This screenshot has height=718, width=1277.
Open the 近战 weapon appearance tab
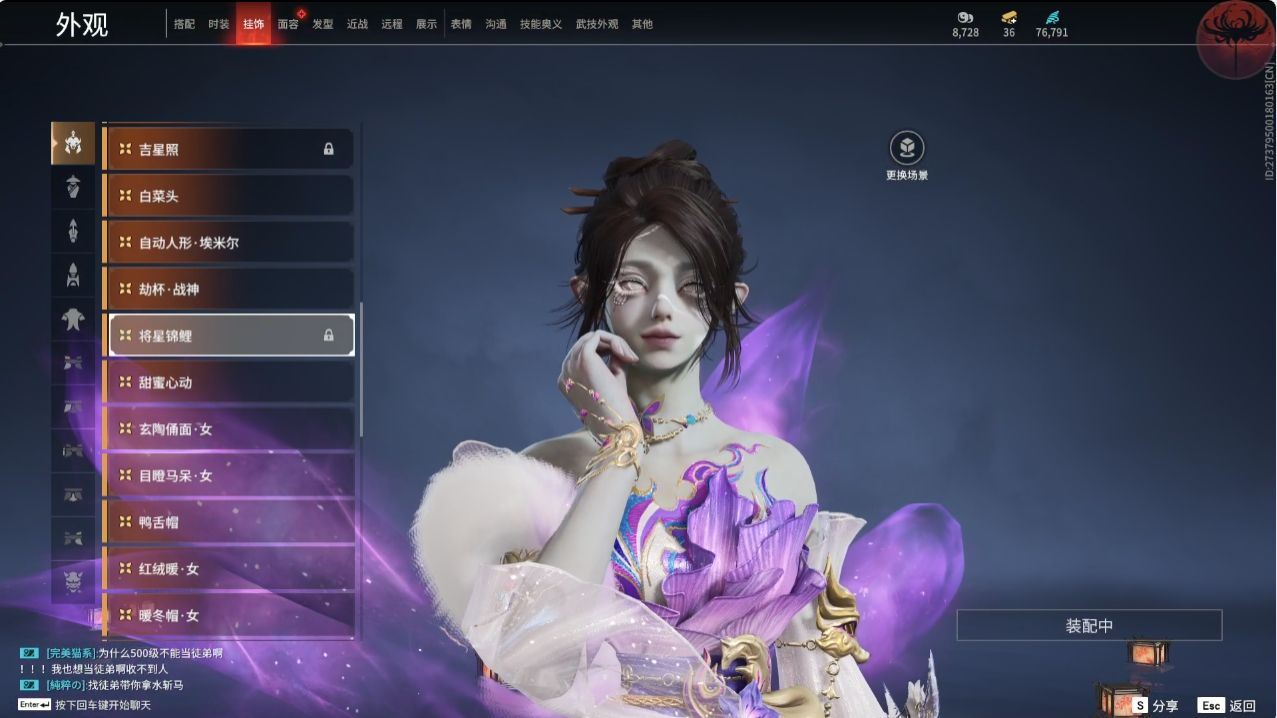pyautogui.click(x=357, y=24)
